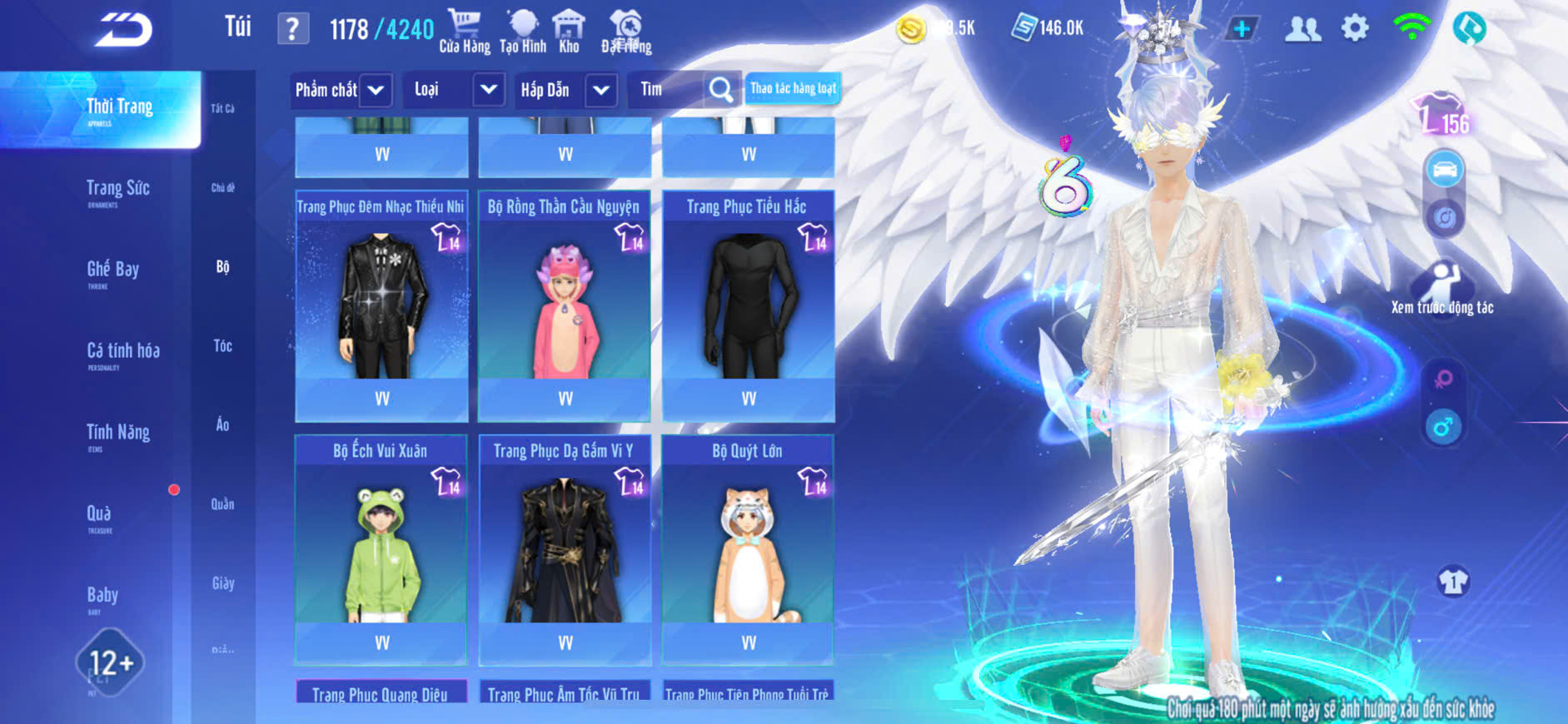
Task: Switch to Trang Sức category
Action: point(117,190)
